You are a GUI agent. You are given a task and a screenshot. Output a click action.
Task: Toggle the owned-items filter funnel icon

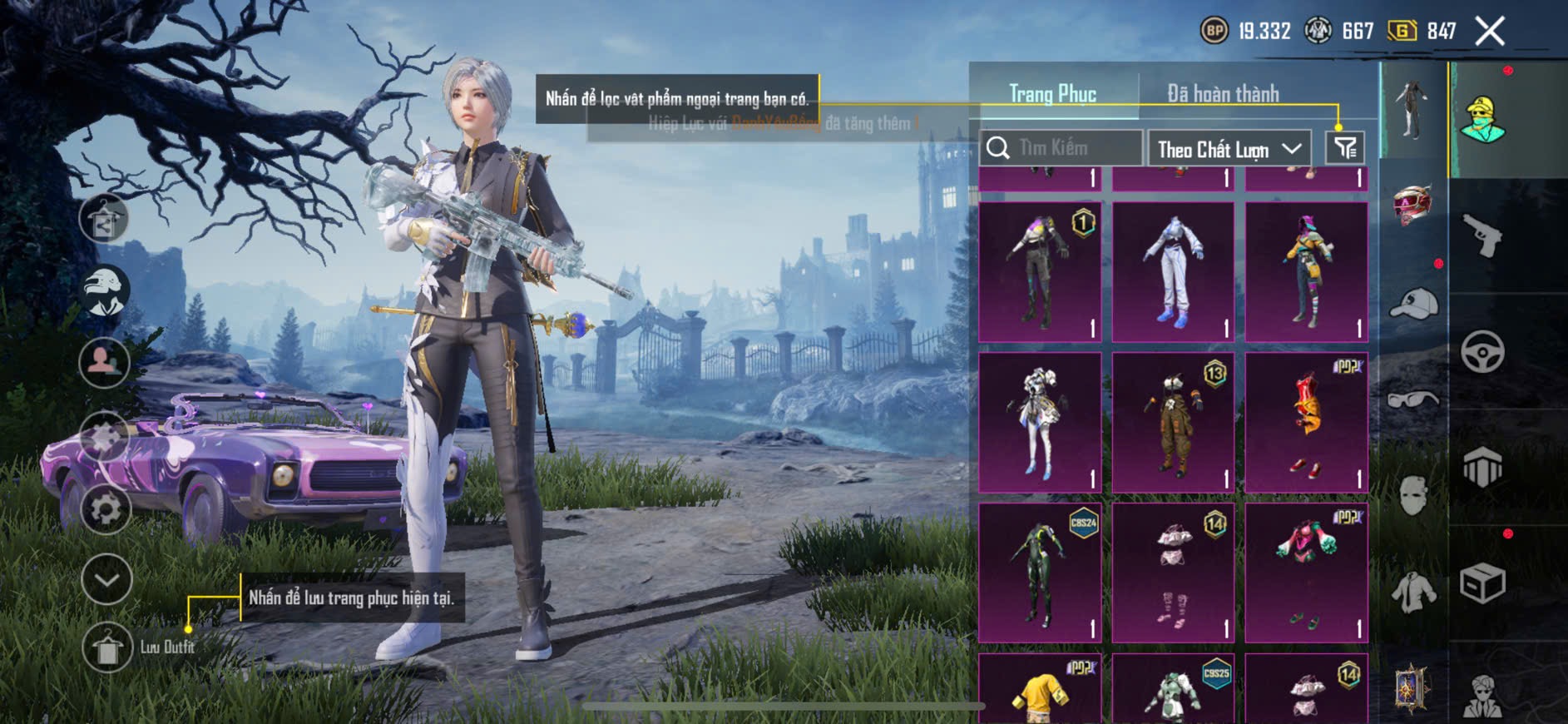(x=1344, y=148)
